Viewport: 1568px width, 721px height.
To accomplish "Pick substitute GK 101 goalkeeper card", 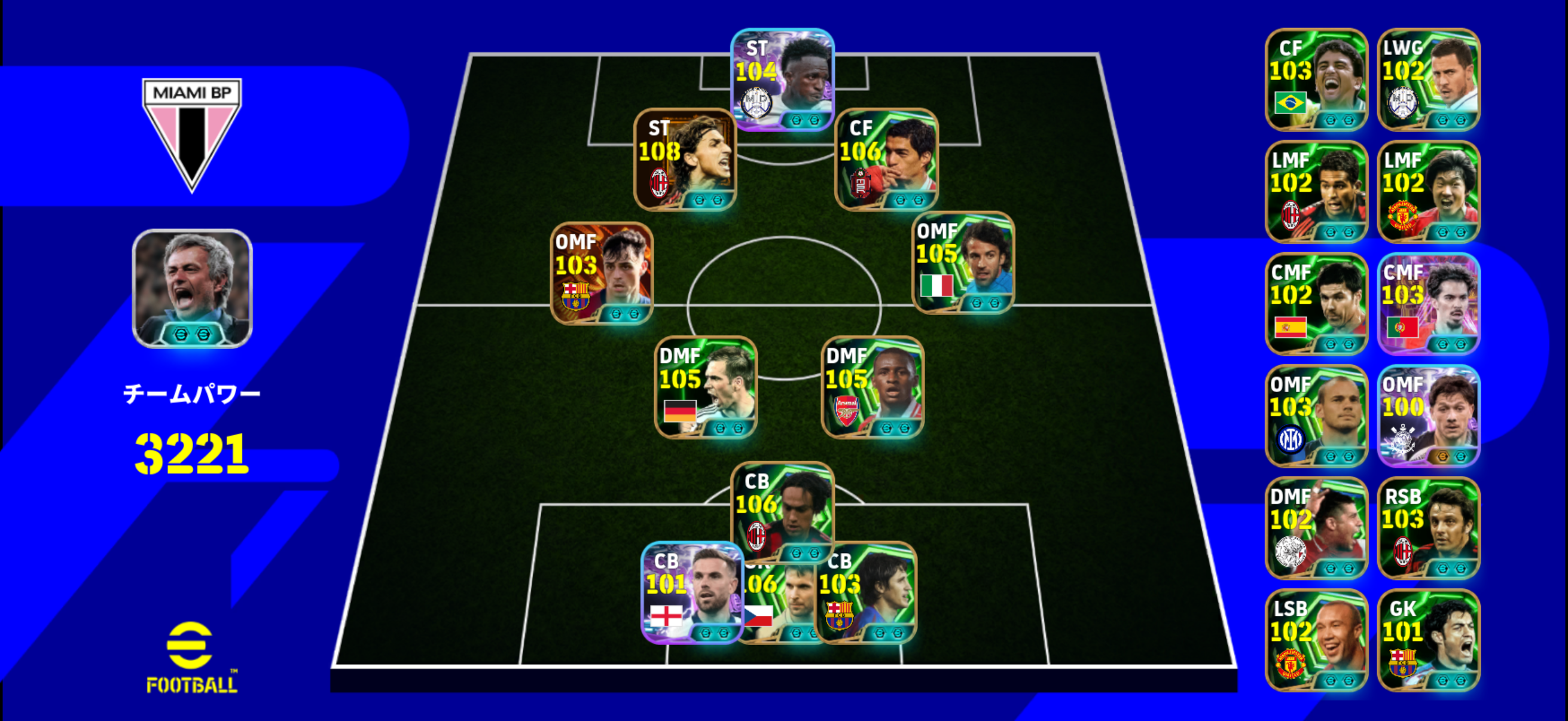I will point(1428,640).
